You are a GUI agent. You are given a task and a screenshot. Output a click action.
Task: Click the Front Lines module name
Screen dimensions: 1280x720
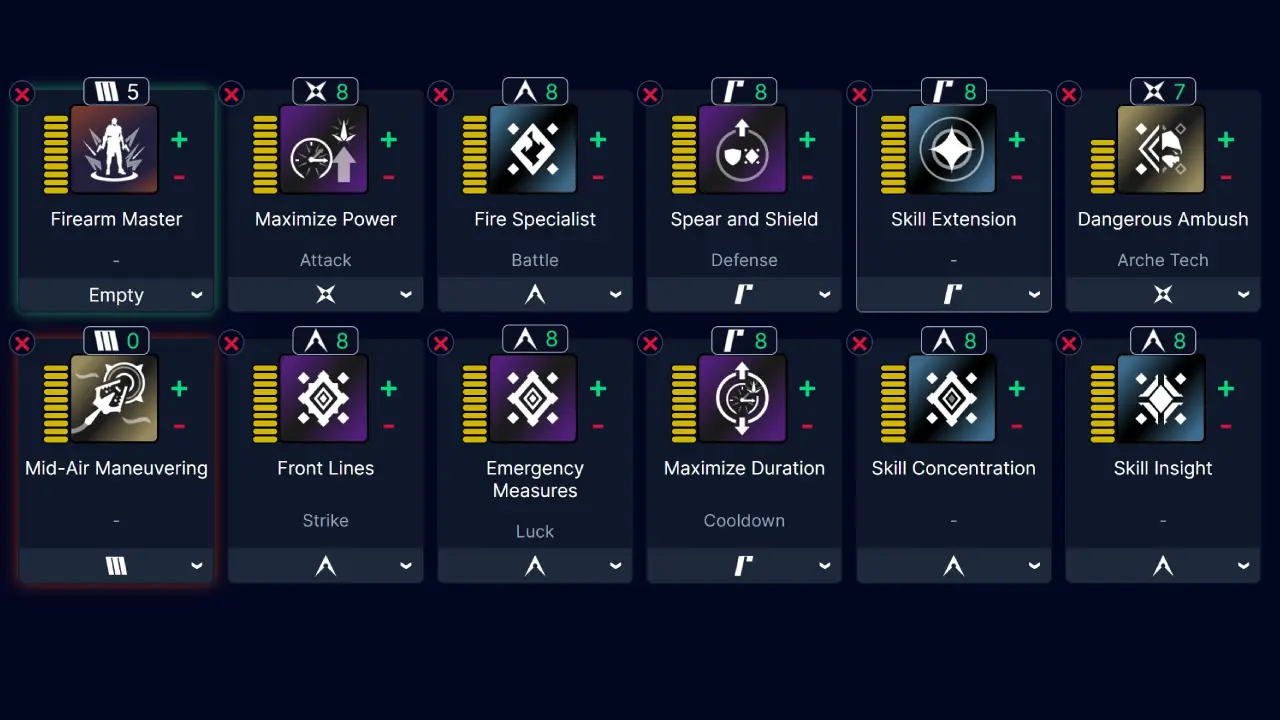point(325,468)
